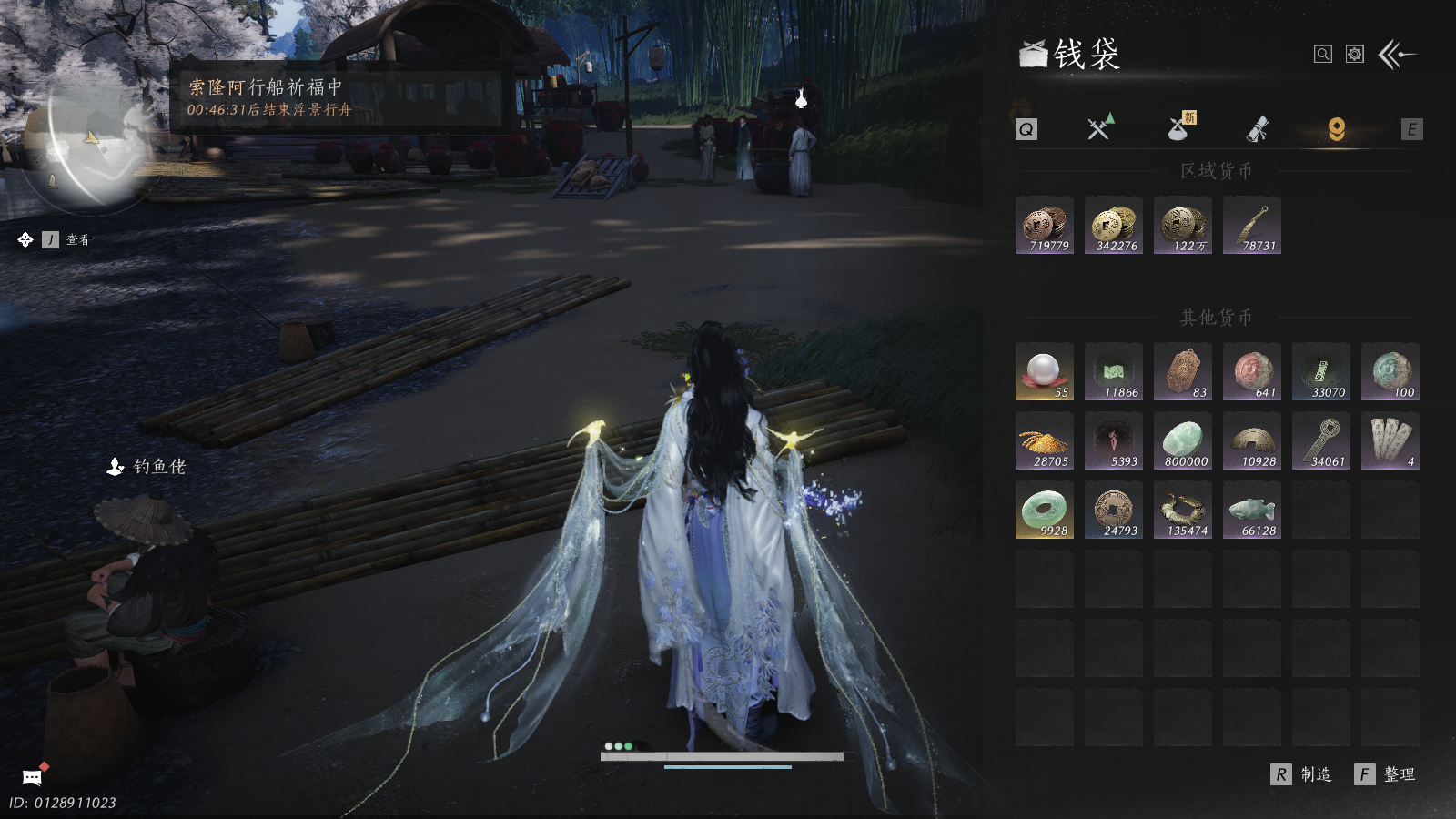Choose the golden grain pile currency
This screenshot has height=819, width=1456.
point(1045,440)
